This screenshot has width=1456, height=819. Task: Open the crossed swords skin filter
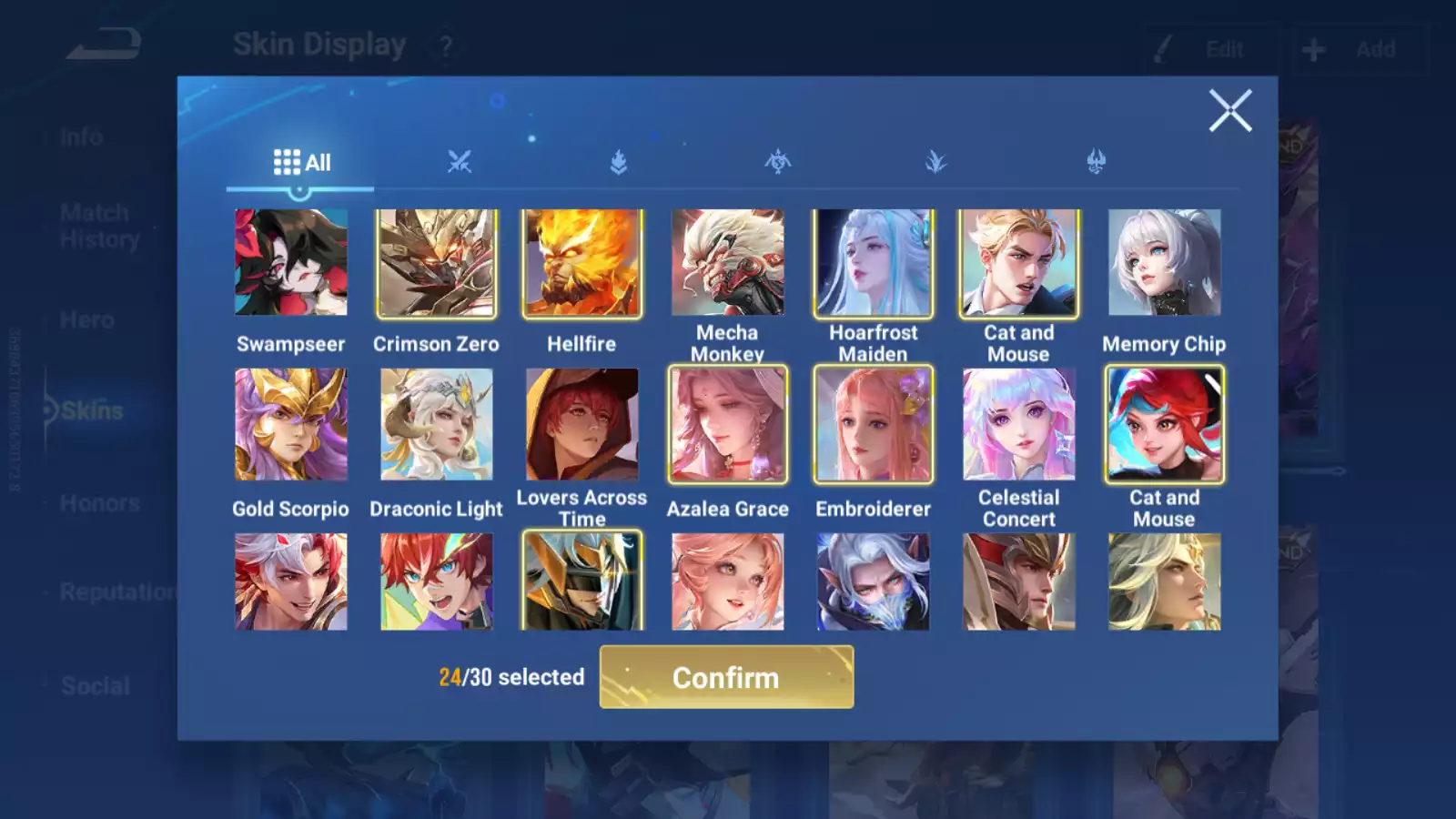pyautogui.click(x=460, y=162)
